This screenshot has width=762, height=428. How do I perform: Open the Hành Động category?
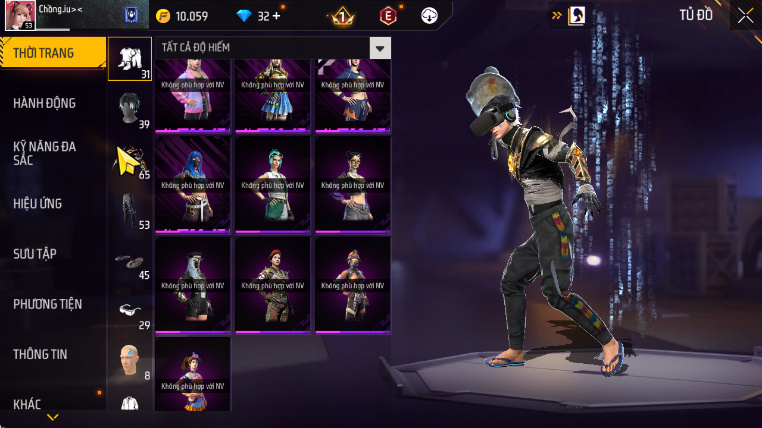(x=45, y=103)
